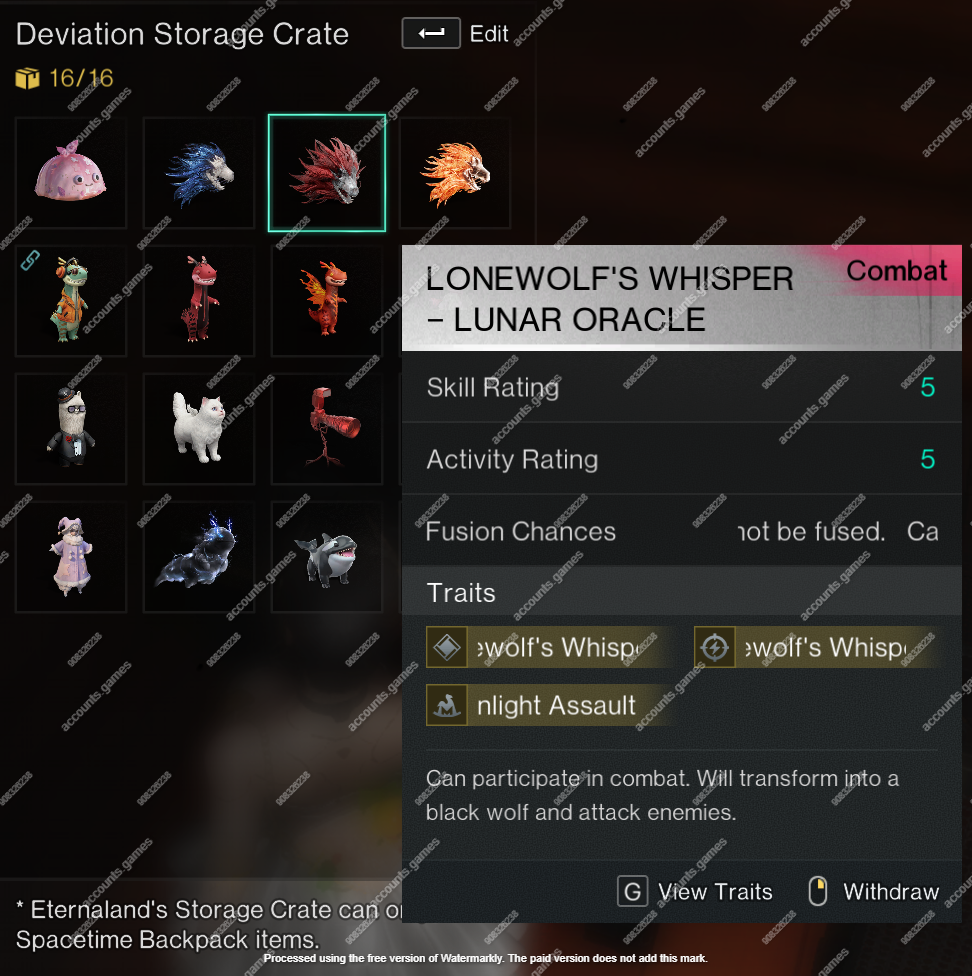Select the pink blob deviation slot
Screen dimensions: 972x976
coord(71,173)
